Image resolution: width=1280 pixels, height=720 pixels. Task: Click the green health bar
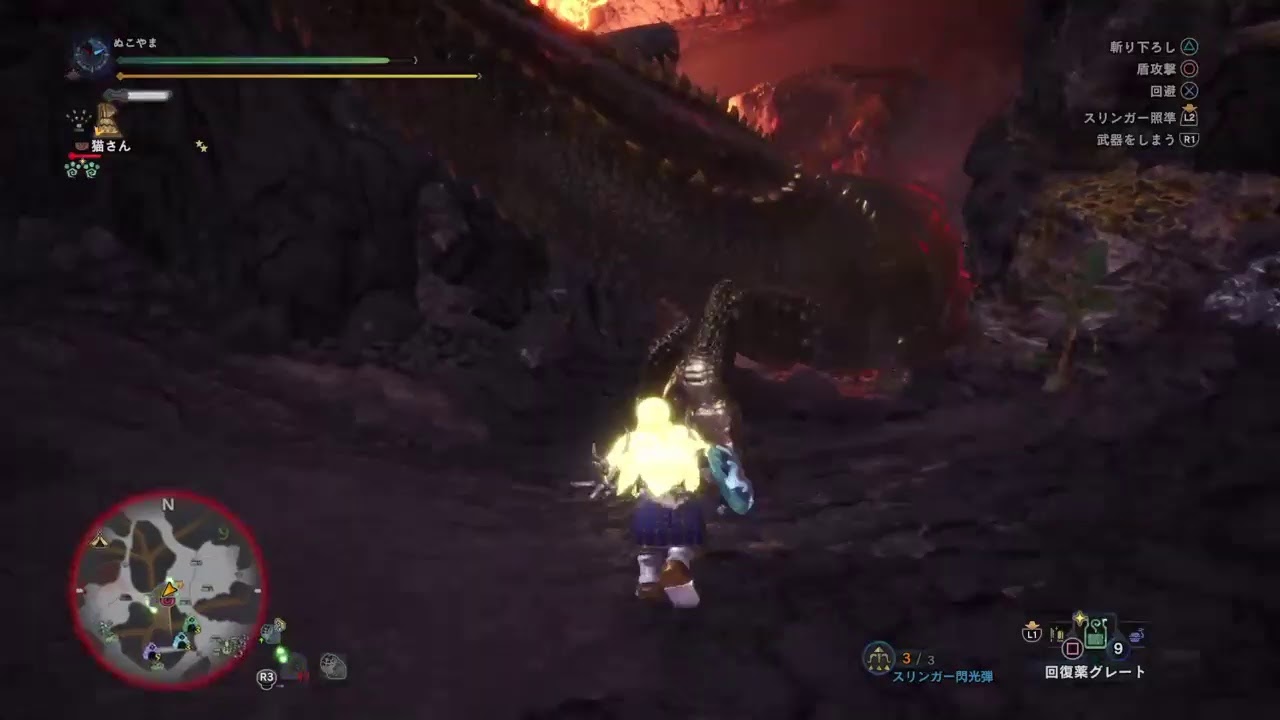(250, 60)
